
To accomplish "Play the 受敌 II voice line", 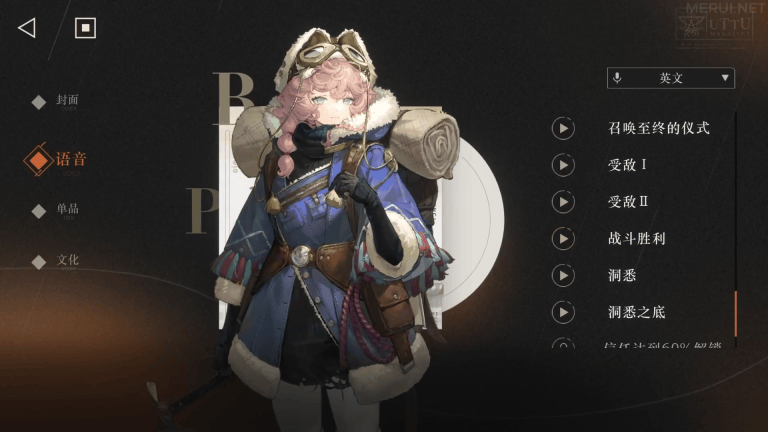I will click(x=563, y=202).
